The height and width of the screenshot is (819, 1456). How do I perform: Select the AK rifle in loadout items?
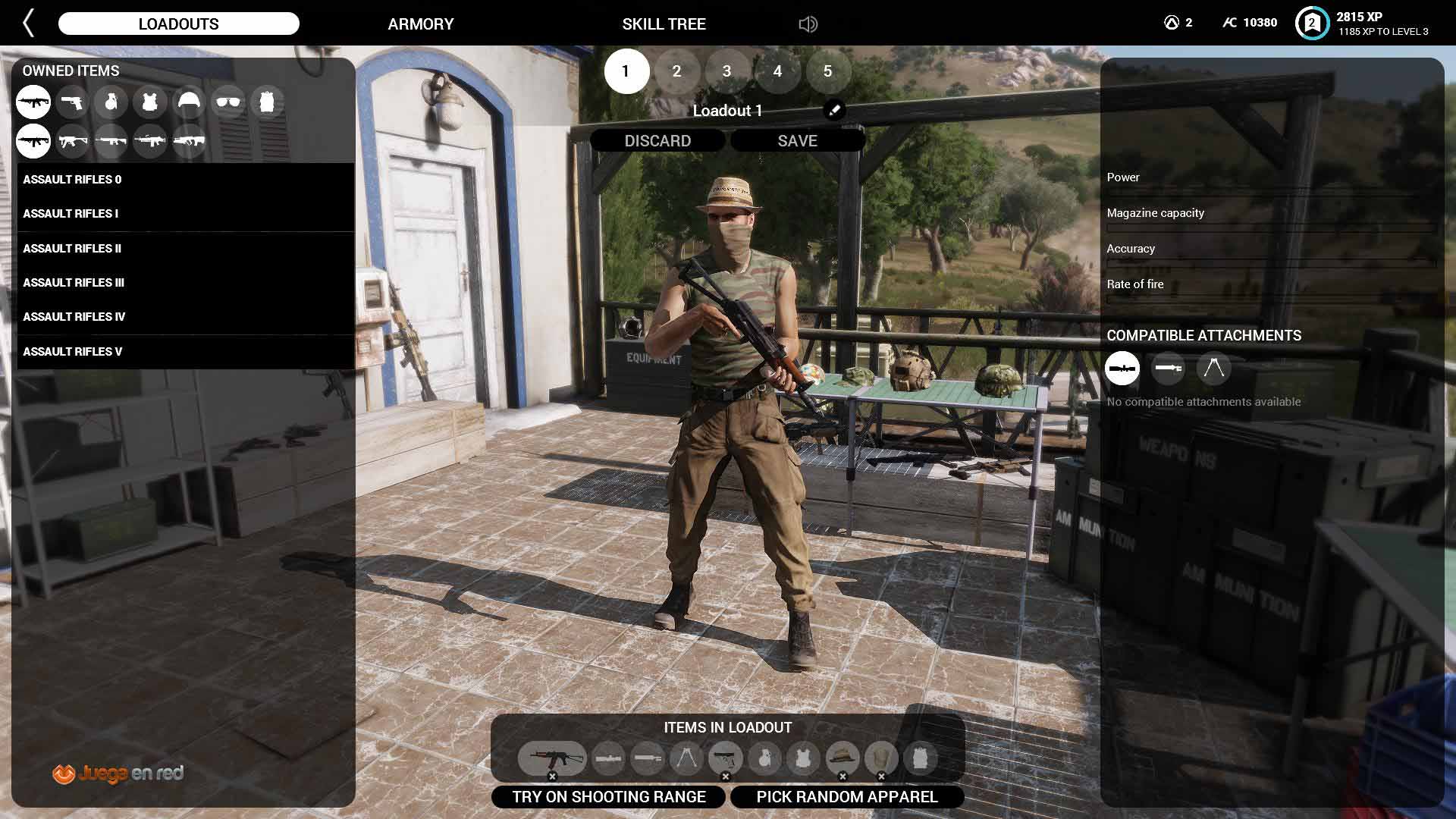[552, 758]
